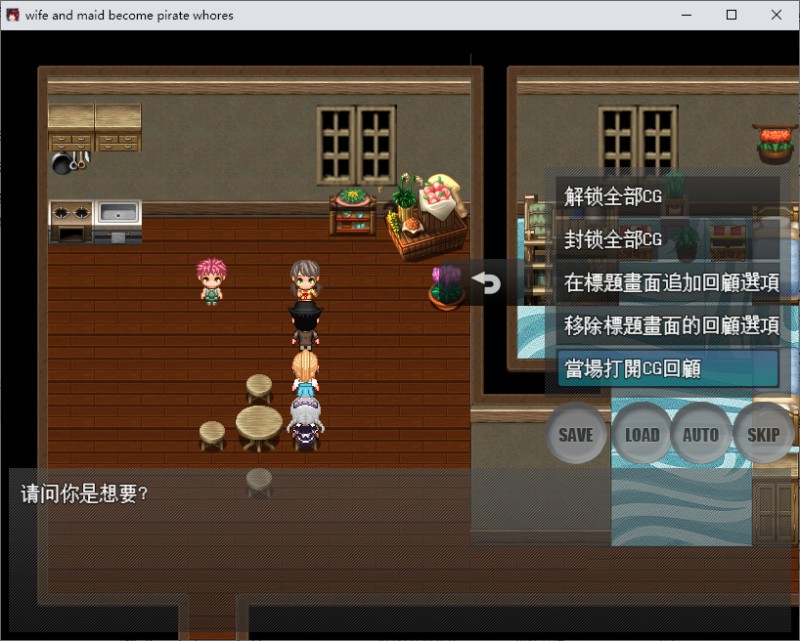Viewport: 800px width, 641px height.
Task: Click the back arrow button
Action: (x=487, y=283)
